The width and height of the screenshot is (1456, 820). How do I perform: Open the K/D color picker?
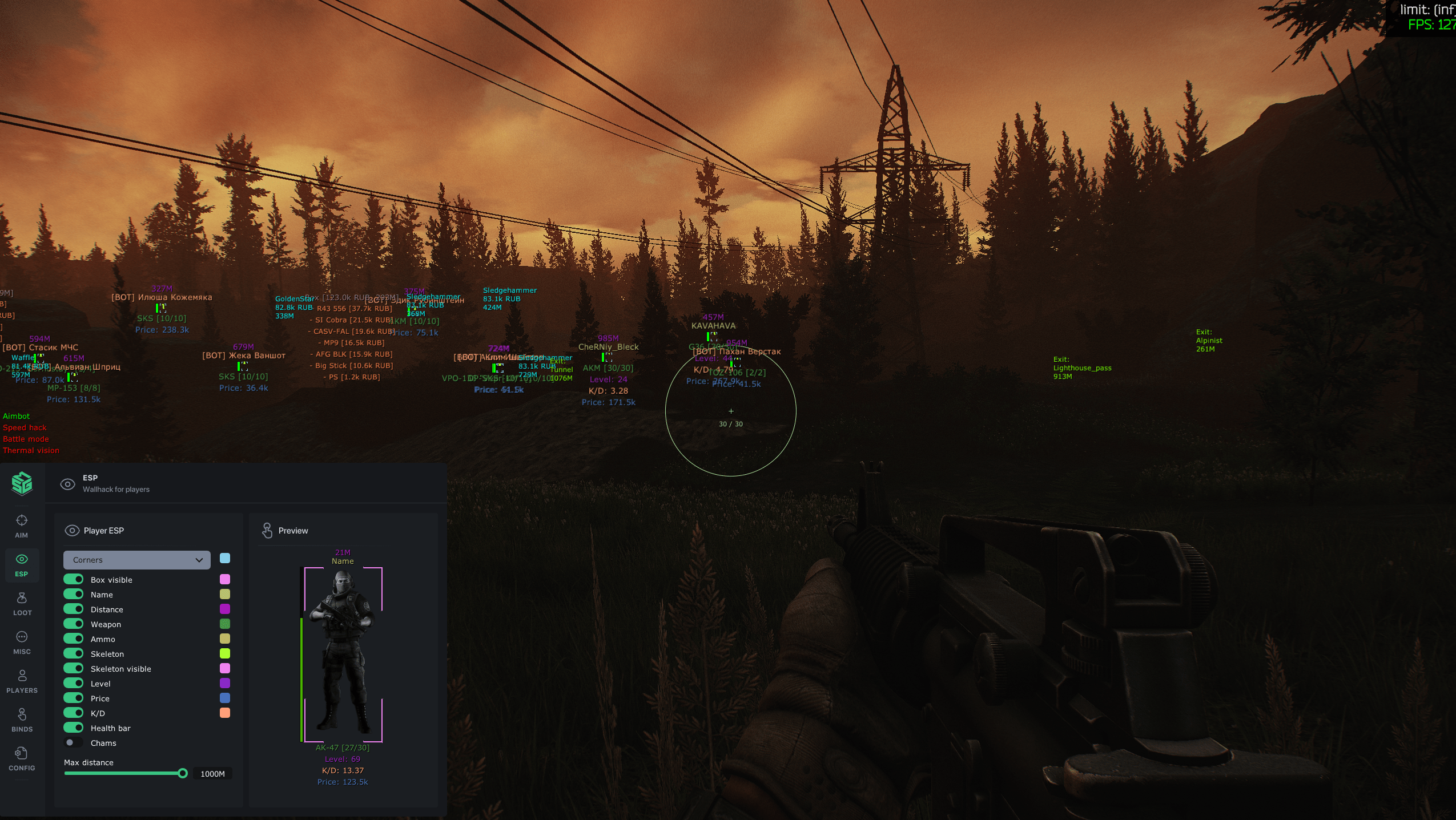point(224,712)
